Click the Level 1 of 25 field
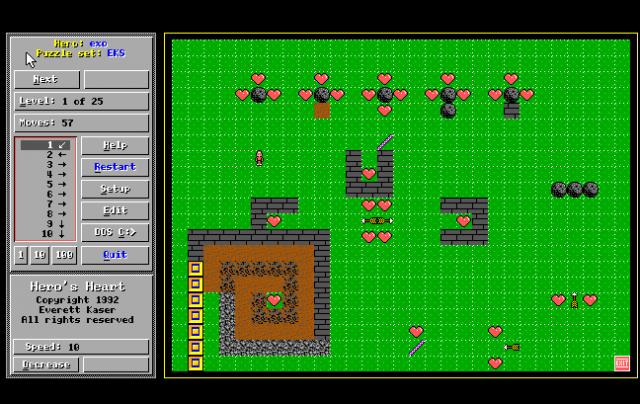This screenshot has width=640, height=404. 81,101
